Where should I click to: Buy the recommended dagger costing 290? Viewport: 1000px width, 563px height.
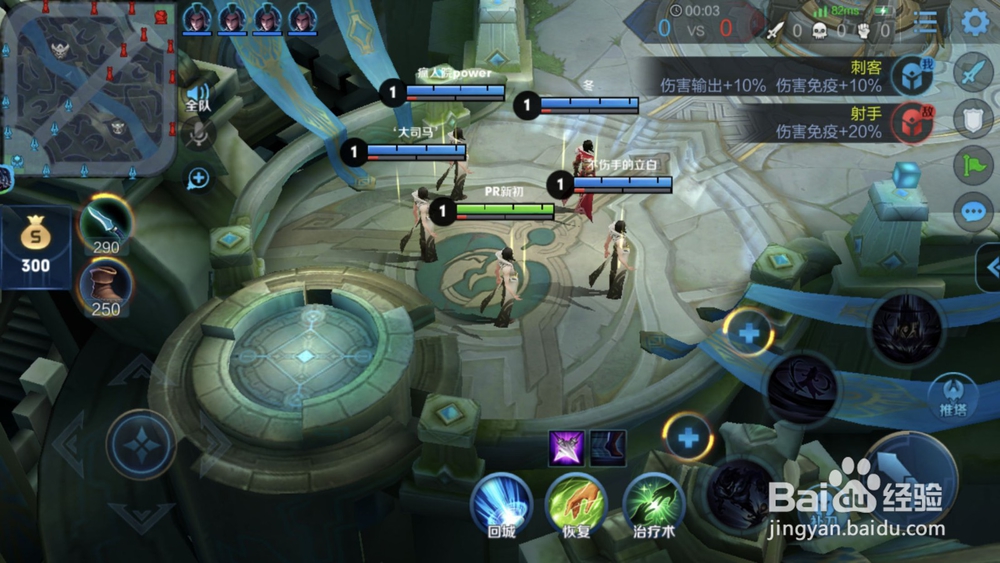(x=105, y=224)
